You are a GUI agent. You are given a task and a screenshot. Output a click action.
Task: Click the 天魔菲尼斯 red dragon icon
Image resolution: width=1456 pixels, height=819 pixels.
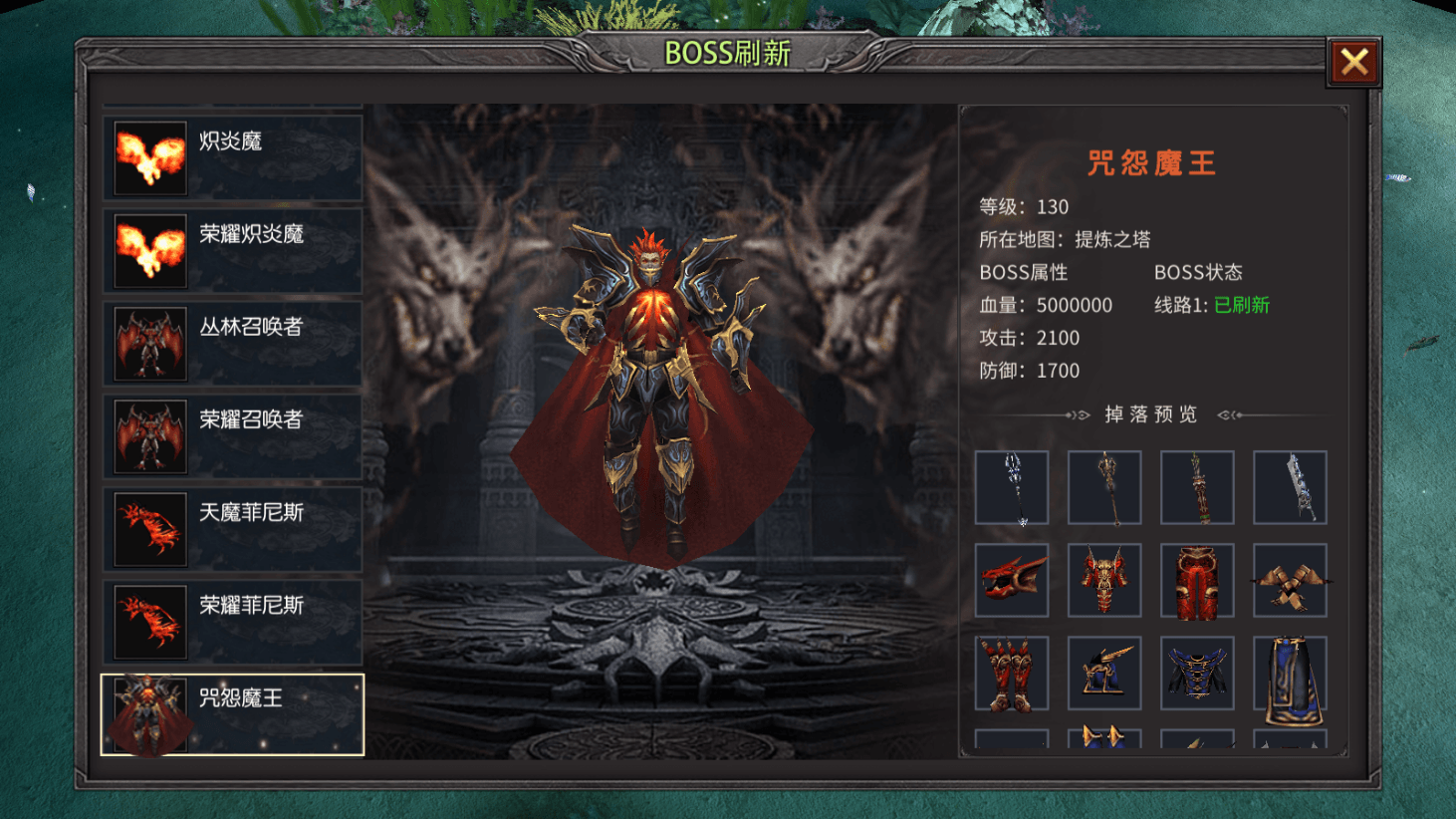point(148,528)
